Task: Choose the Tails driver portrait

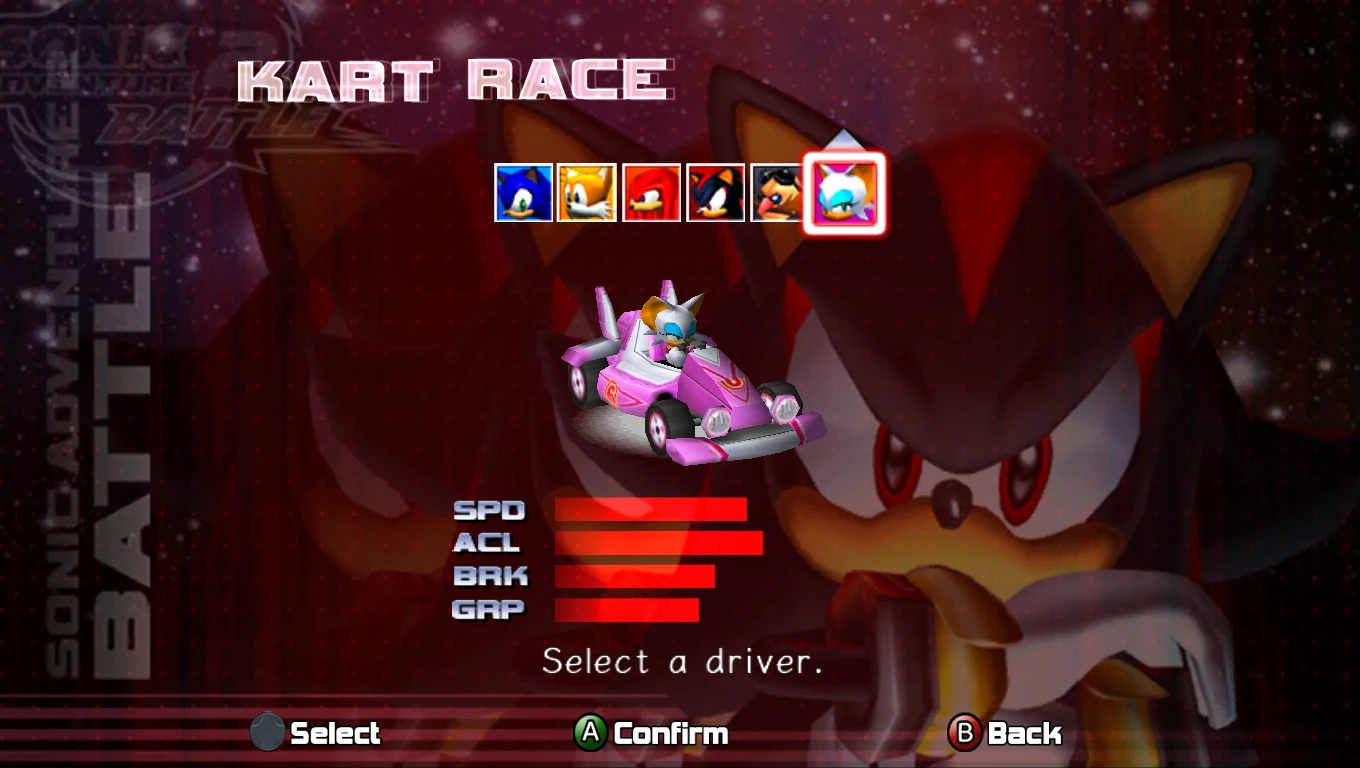Action: click(x=587, y=193)
